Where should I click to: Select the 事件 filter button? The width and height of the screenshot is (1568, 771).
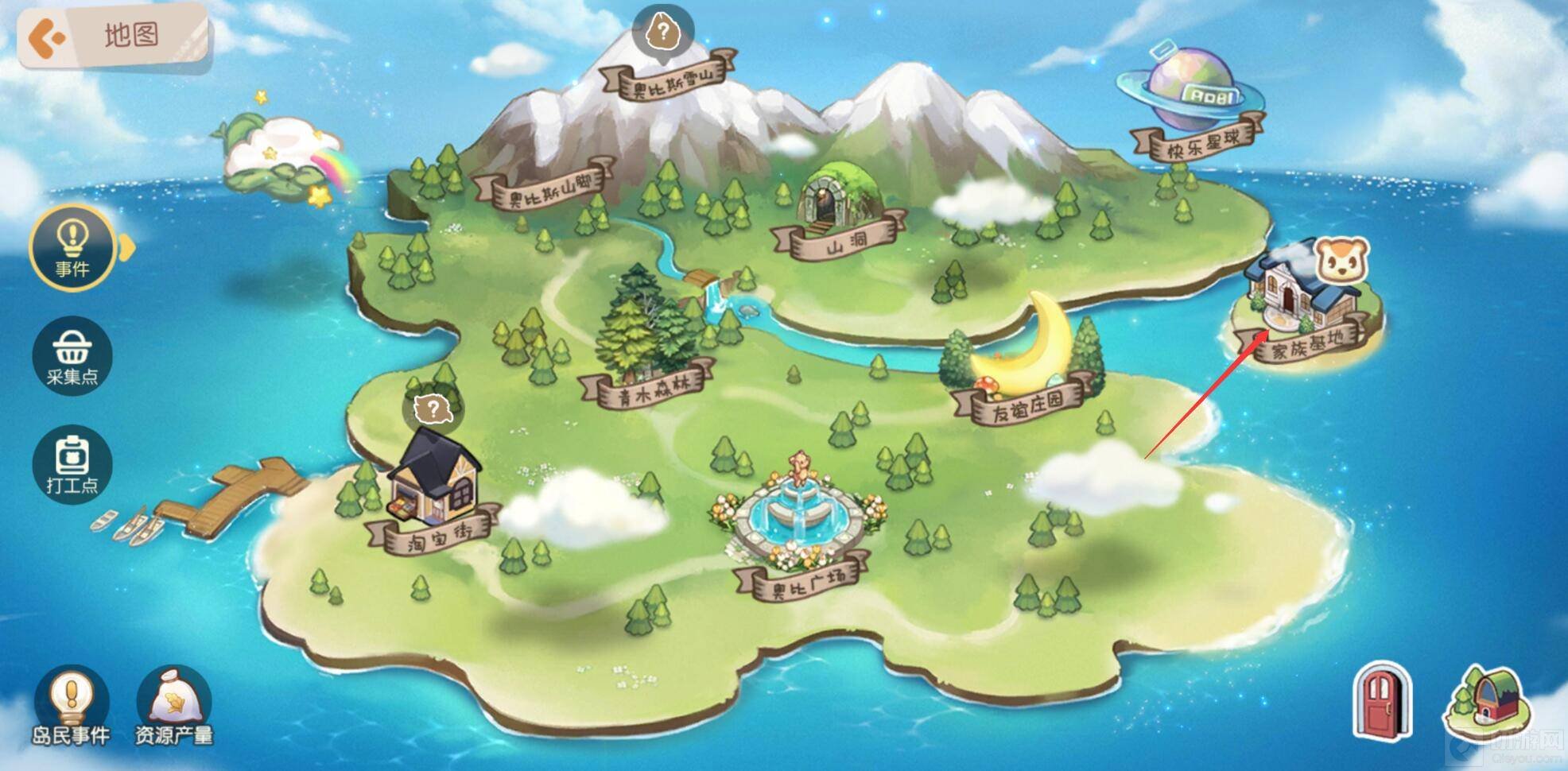coord(72,247)
